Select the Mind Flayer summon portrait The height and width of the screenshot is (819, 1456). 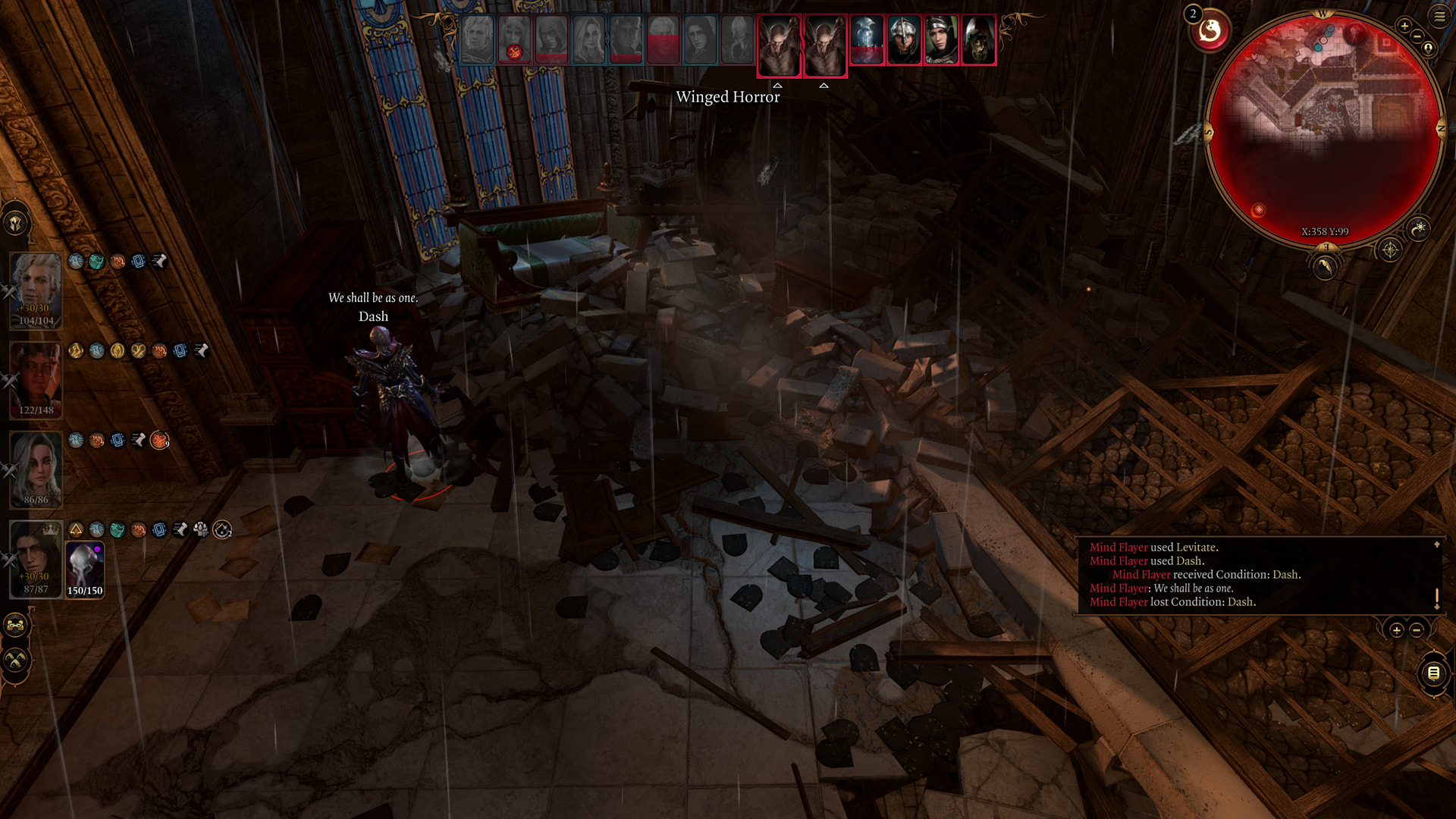point(84,569)
